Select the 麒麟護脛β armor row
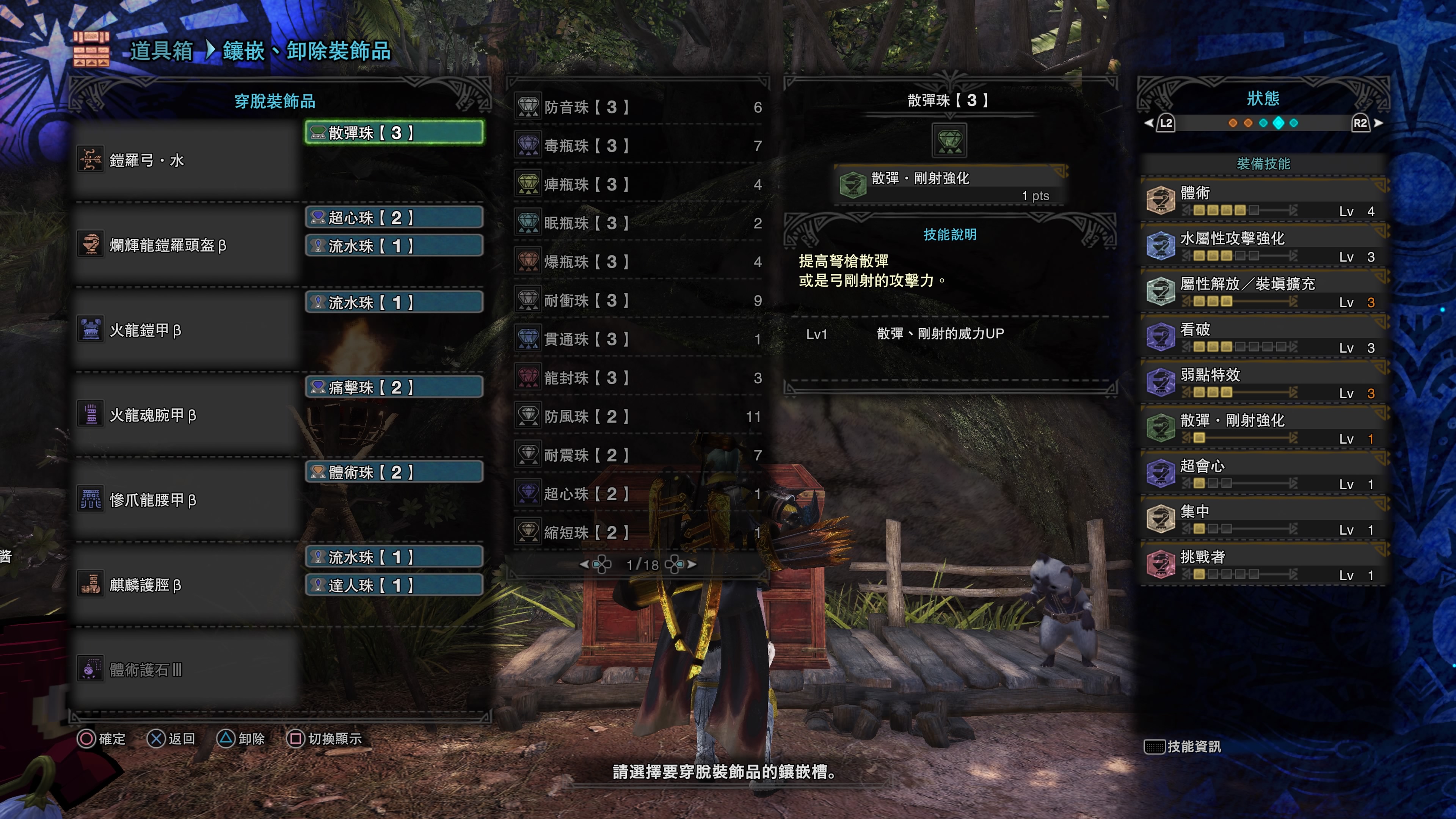 (187, 585)
